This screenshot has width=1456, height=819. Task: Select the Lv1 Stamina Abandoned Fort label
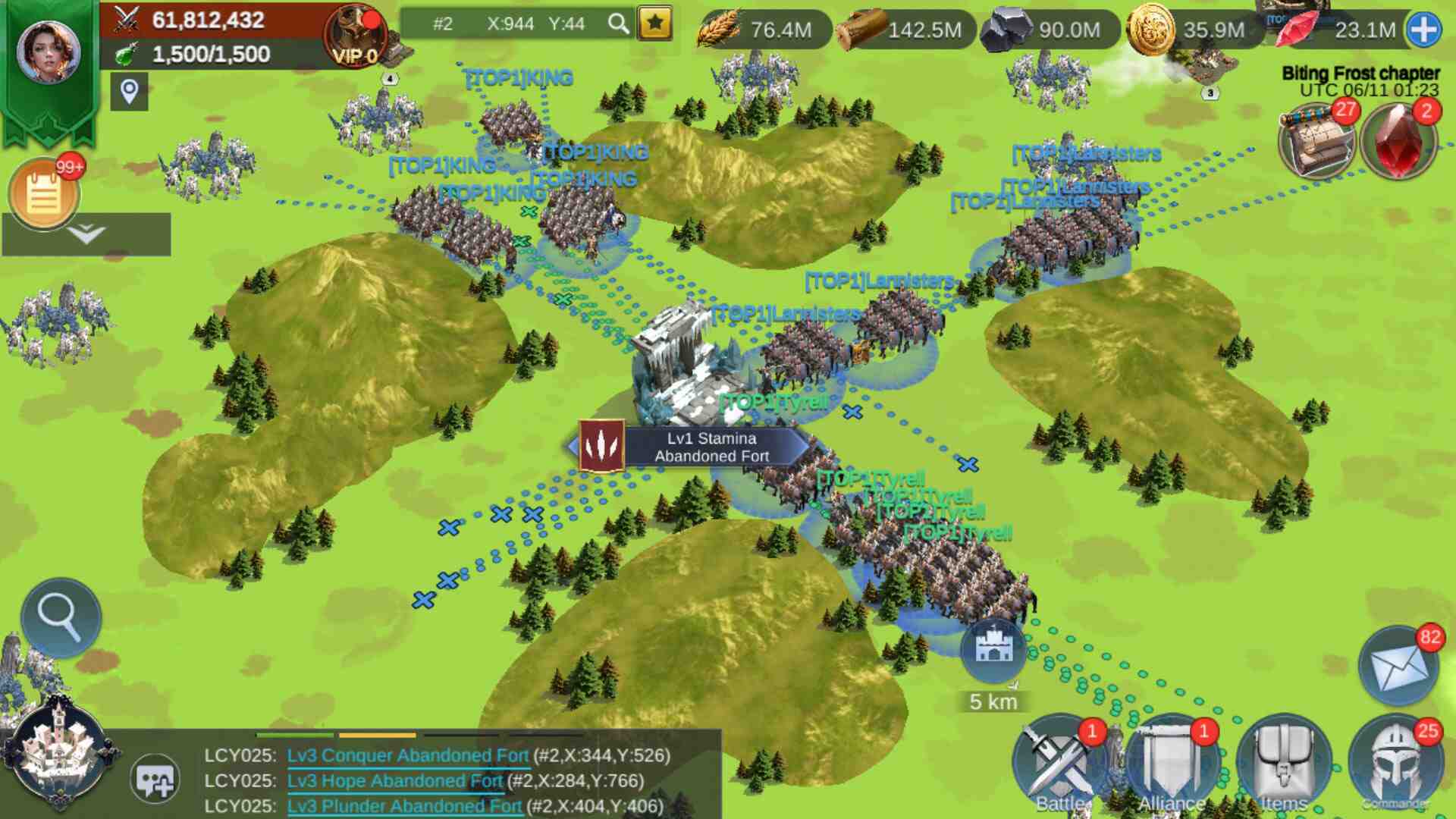711,447
